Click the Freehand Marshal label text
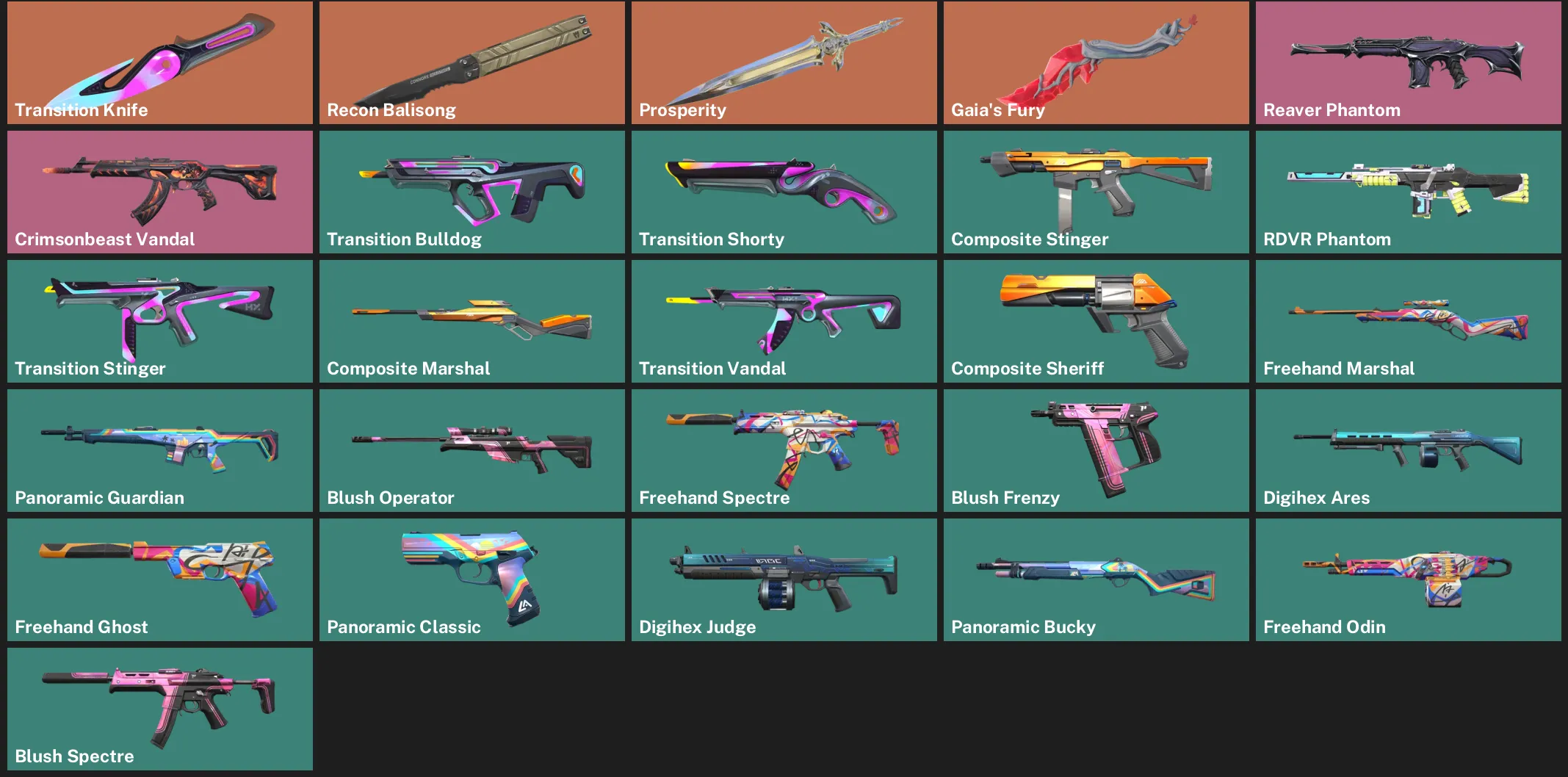Image resolution: width=1568 pixels, height=777 pixels. point(1340,368)
